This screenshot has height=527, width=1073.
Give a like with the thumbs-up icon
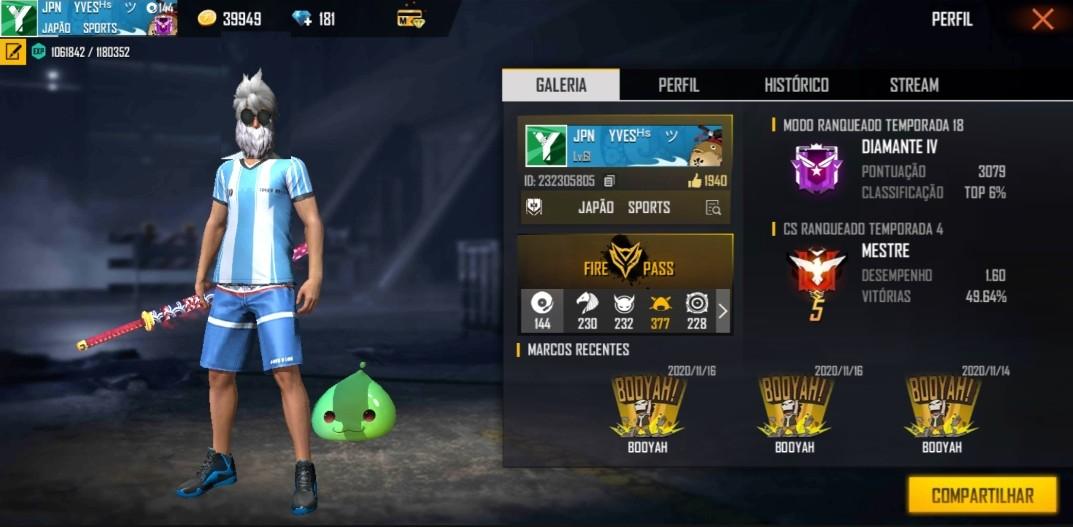pyautogui.click(x=695, y=181)
